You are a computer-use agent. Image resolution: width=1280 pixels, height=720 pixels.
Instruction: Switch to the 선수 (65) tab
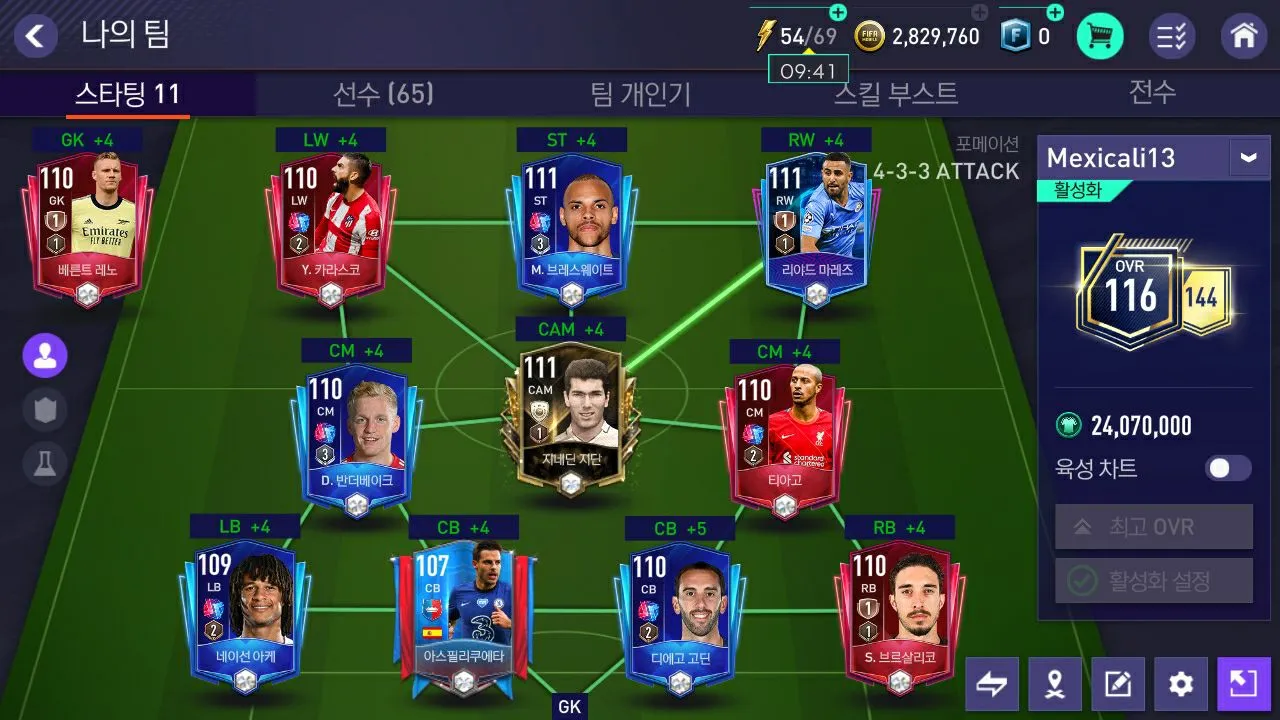(383, 94)
